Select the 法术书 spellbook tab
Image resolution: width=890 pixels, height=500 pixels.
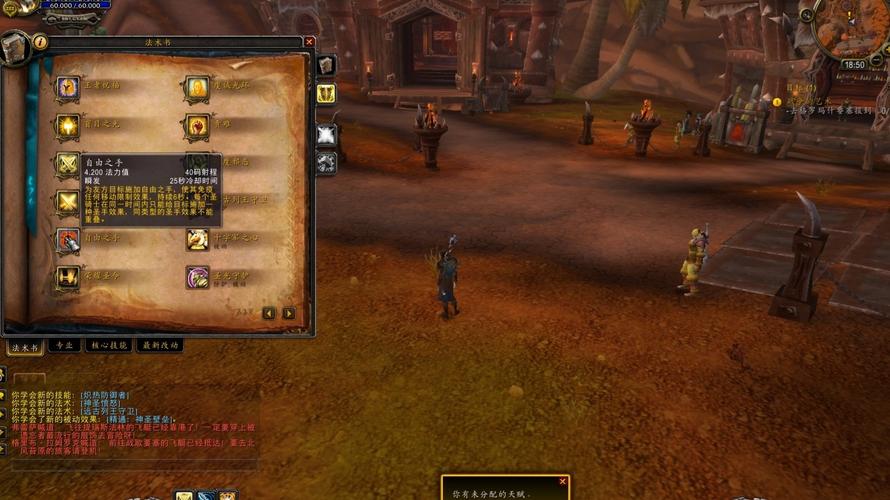[x=24, y=347]
